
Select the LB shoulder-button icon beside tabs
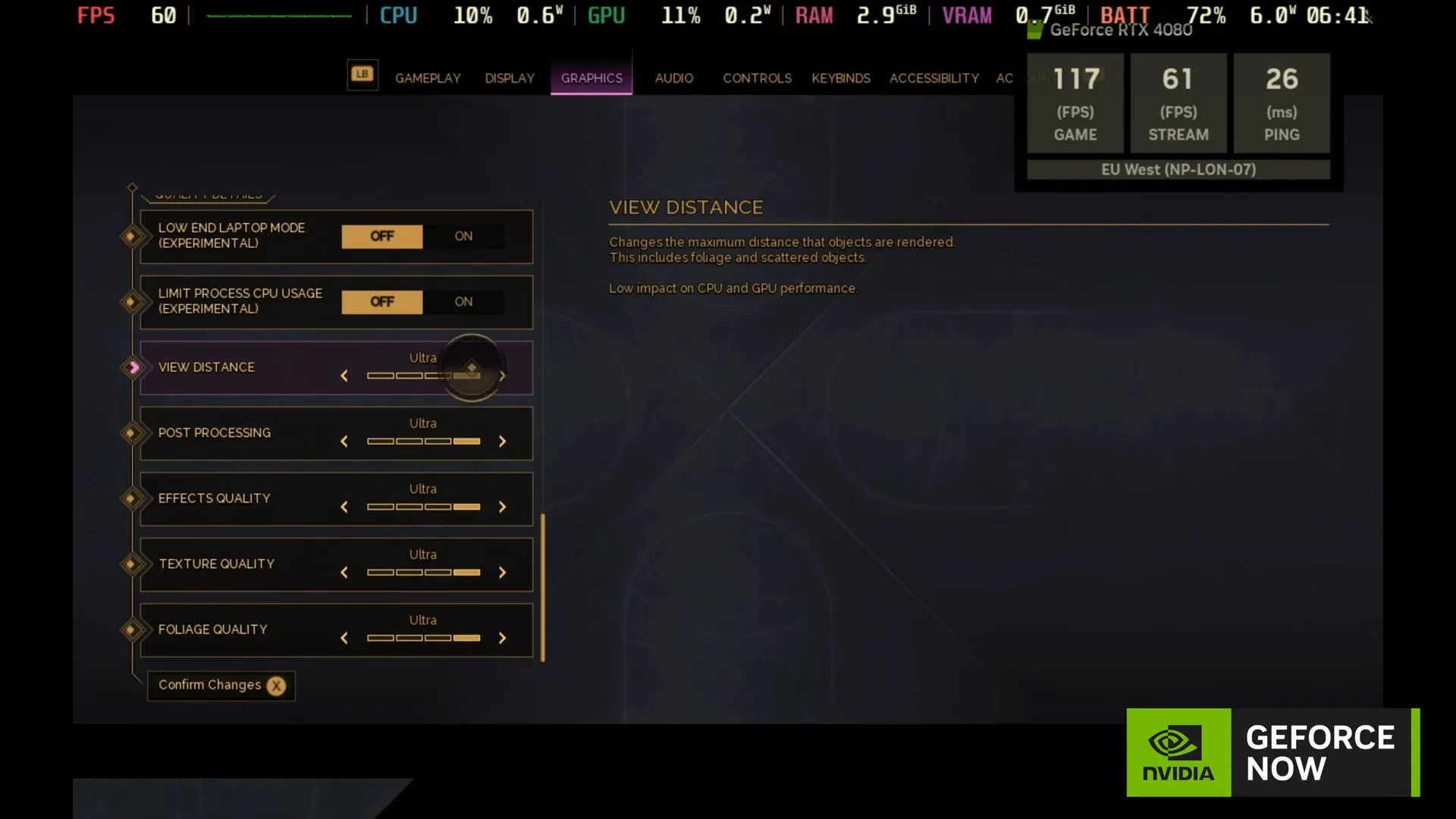coord(362,74)
